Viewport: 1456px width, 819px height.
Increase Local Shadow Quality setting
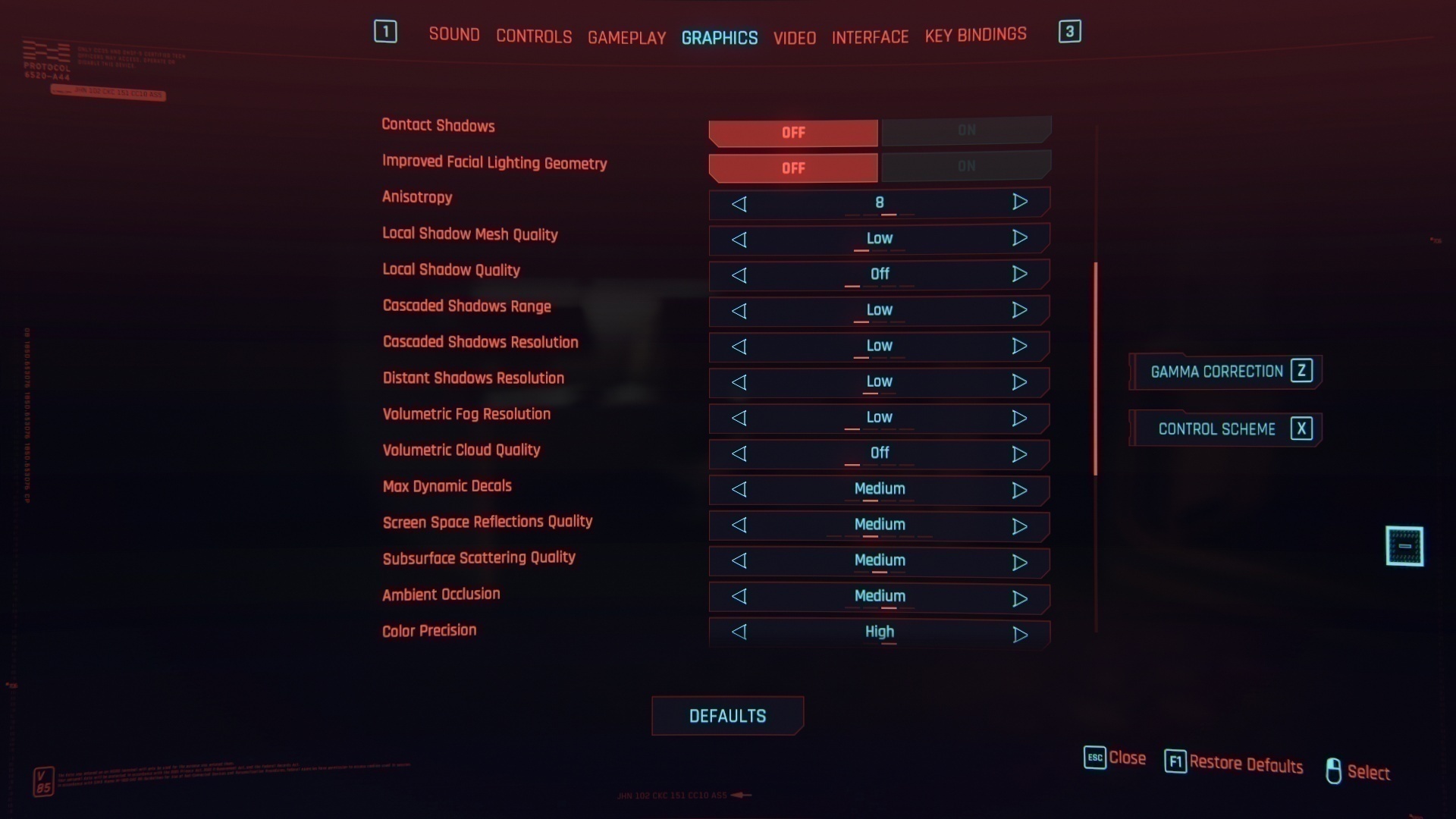pyautogui.click(x=1019, y=274)
